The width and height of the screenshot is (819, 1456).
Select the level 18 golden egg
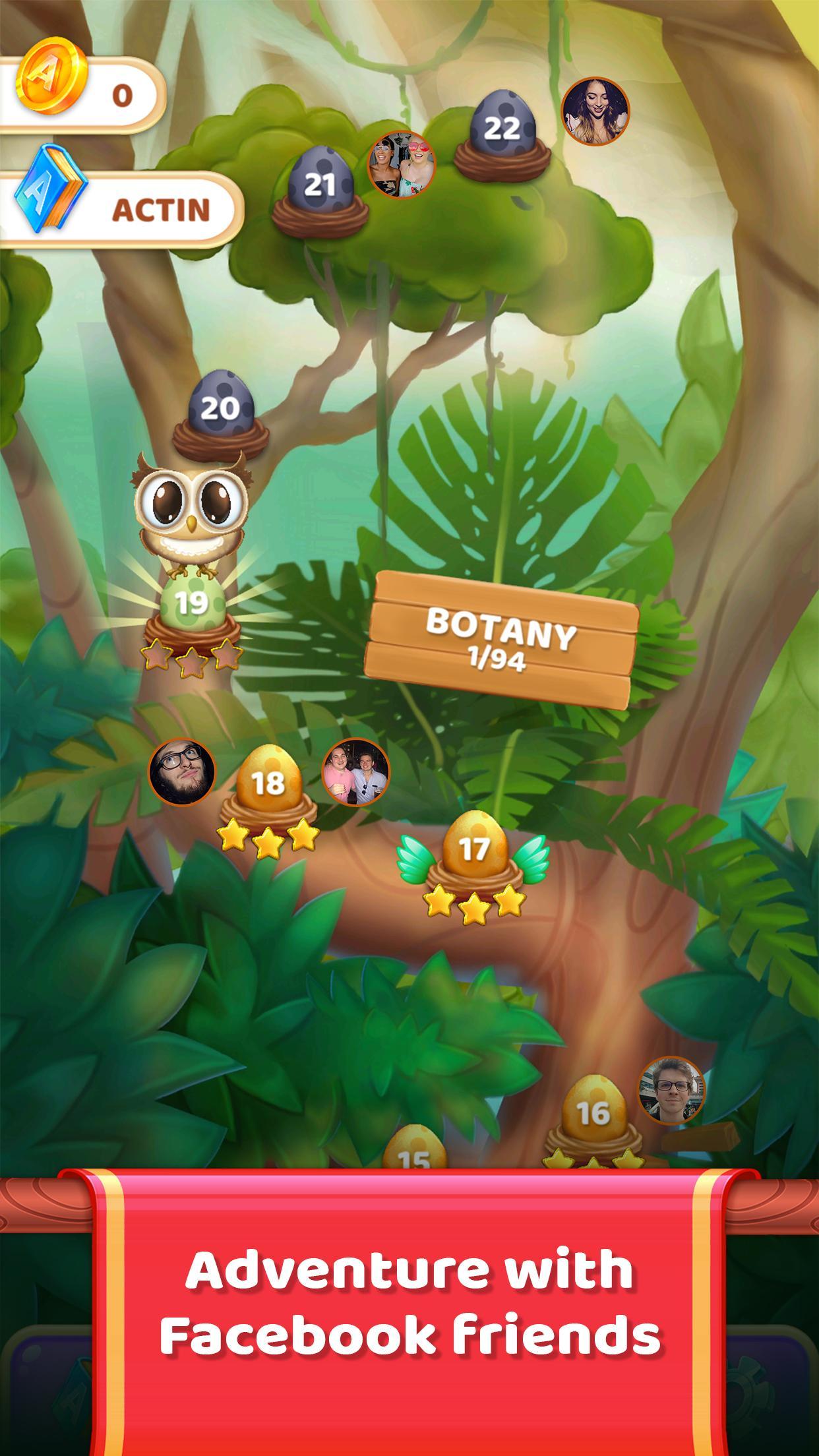click(268, 785)
